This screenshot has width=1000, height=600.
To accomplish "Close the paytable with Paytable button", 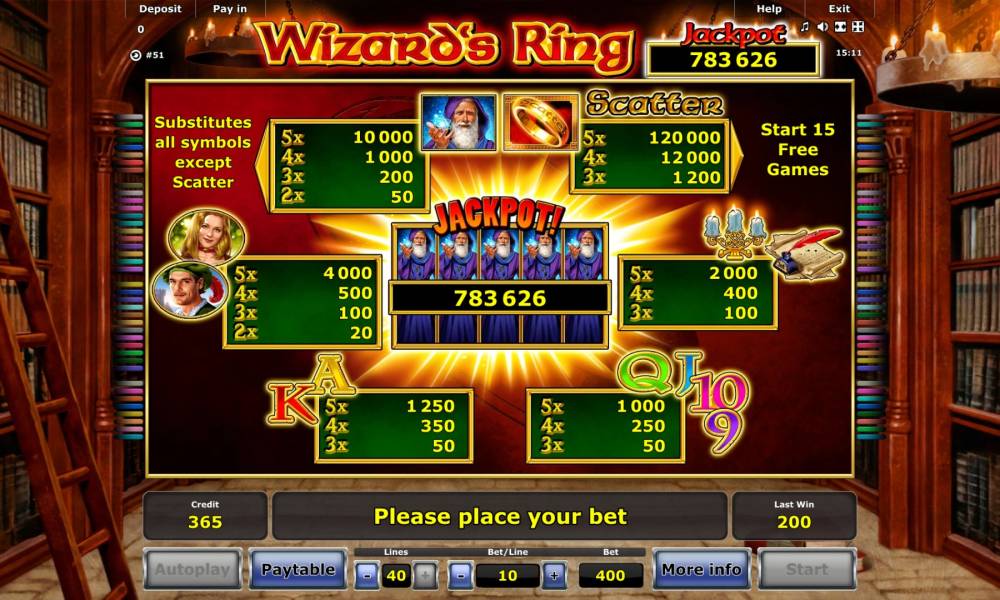I will pyautogui.click(x=297, y=570).
